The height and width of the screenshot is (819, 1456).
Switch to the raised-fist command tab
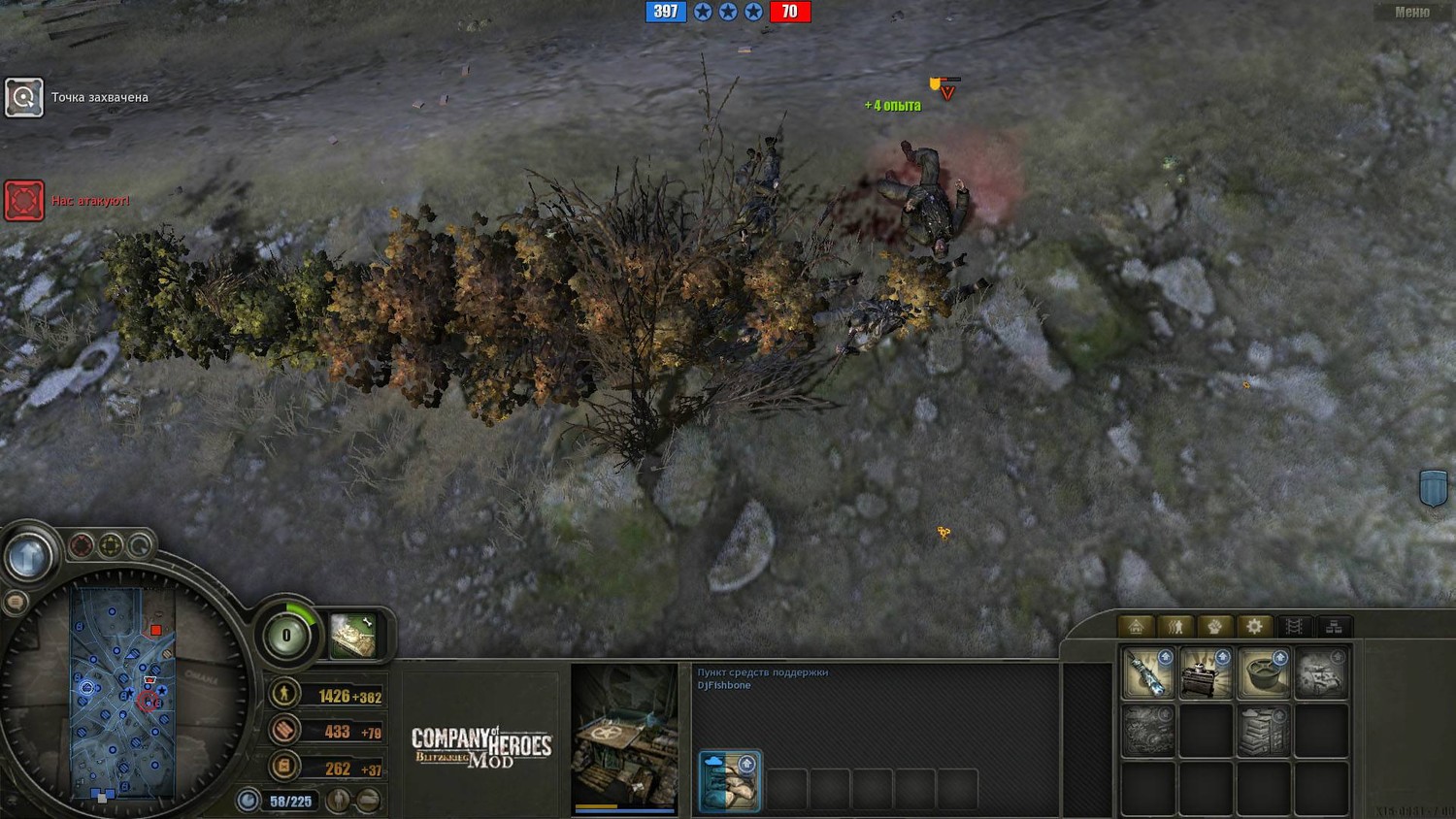click(x=1214, y=626)
